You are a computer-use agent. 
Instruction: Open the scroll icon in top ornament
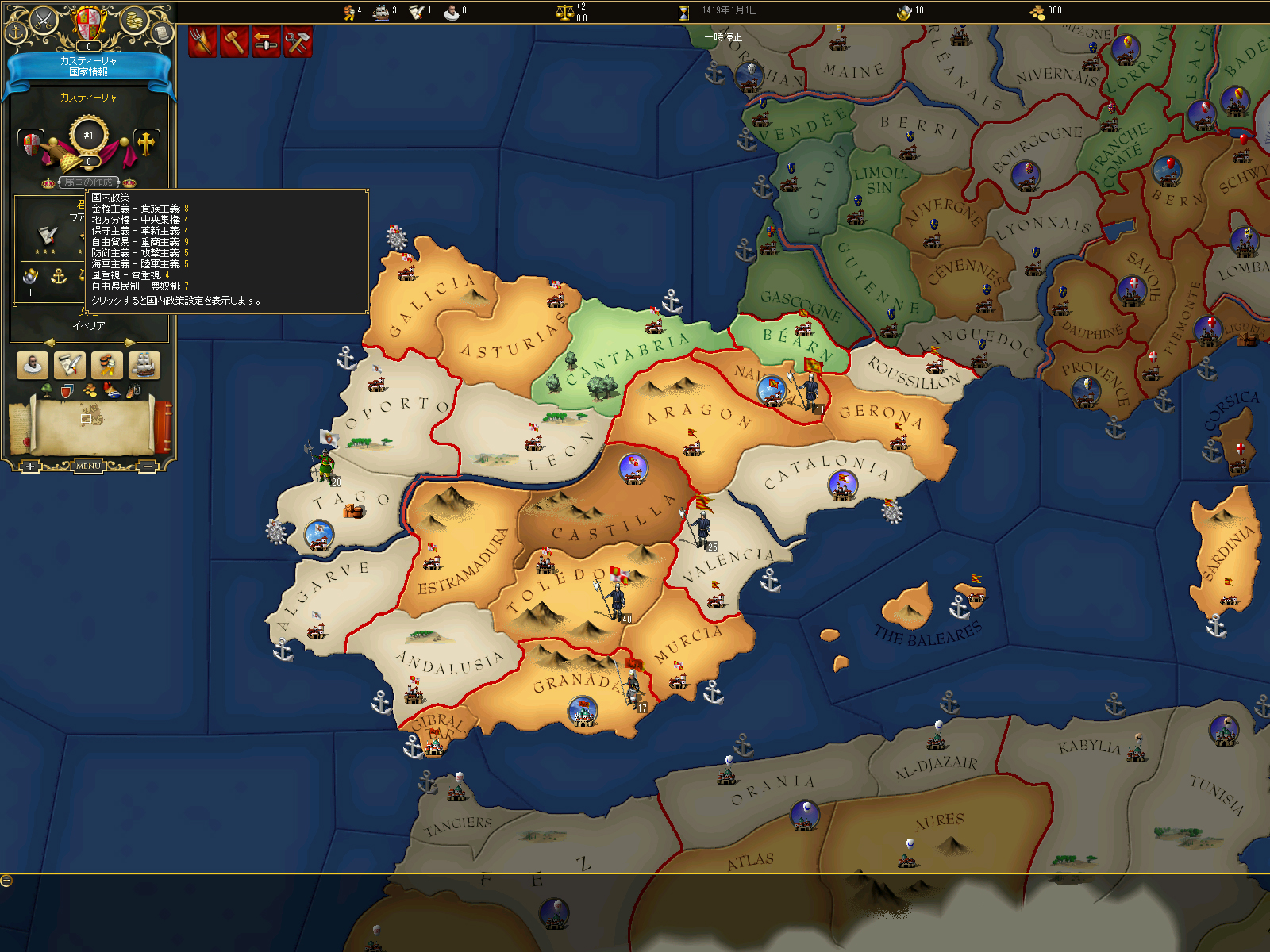click(161, 33)
